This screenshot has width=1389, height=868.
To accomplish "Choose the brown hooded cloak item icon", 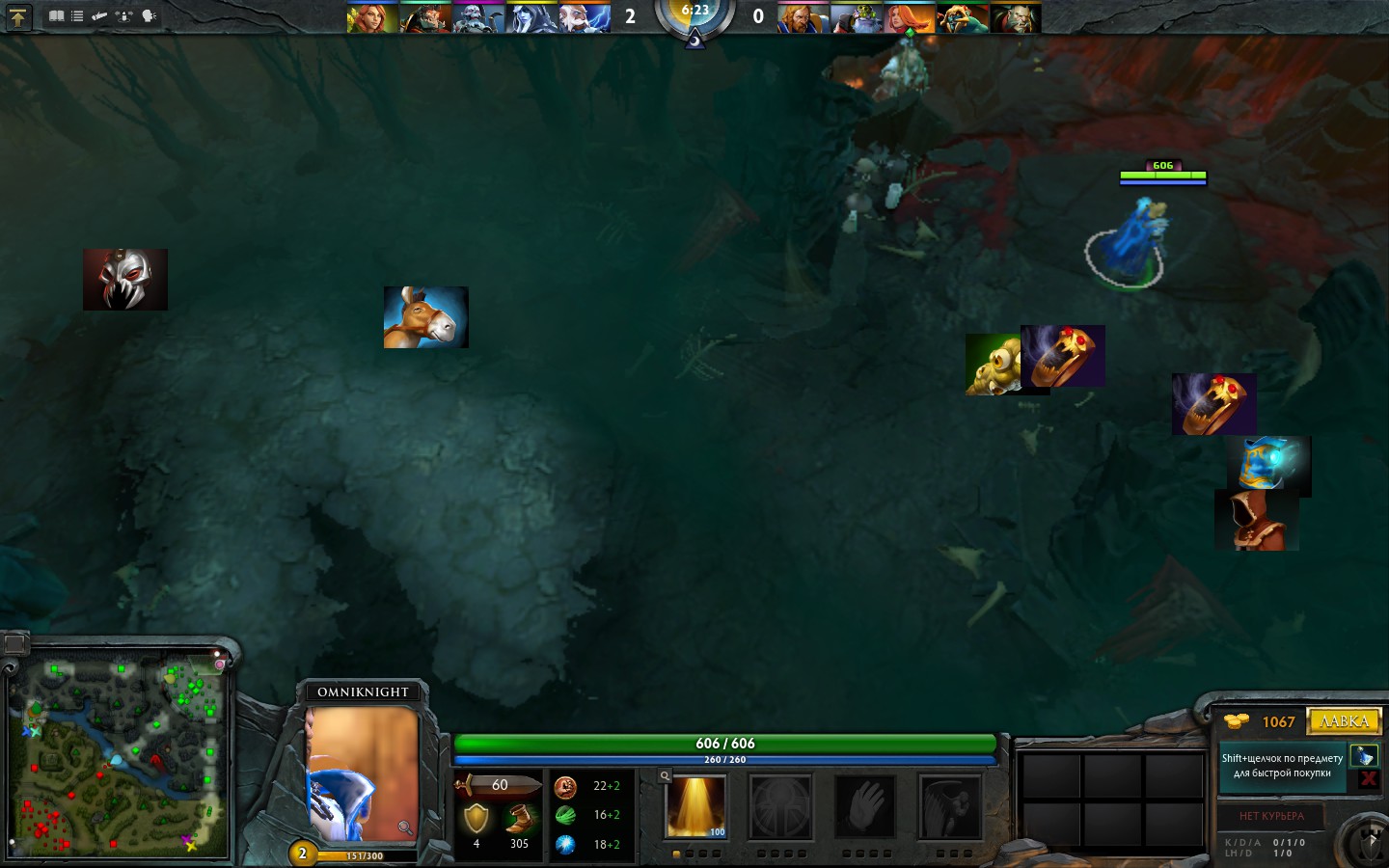I will point(1256,521).
